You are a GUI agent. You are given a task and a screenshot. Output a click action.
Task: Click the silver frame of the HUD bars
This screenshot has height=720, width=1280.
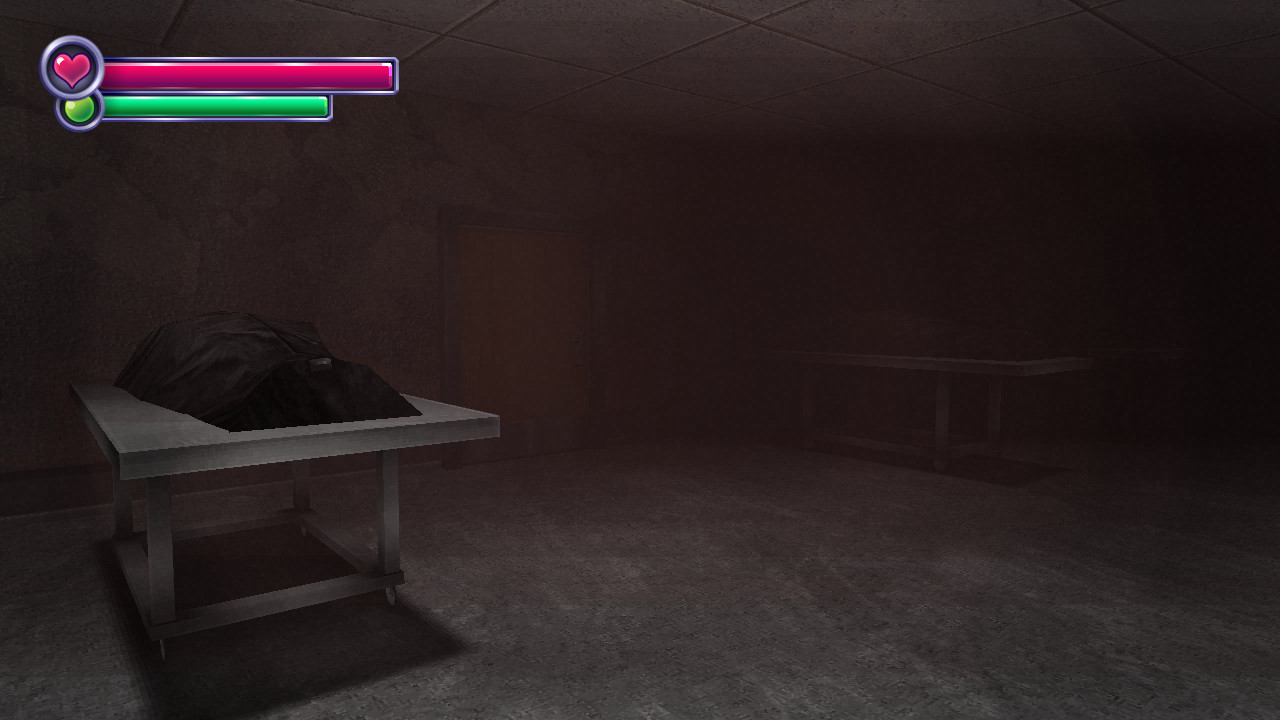coord(395,72)
